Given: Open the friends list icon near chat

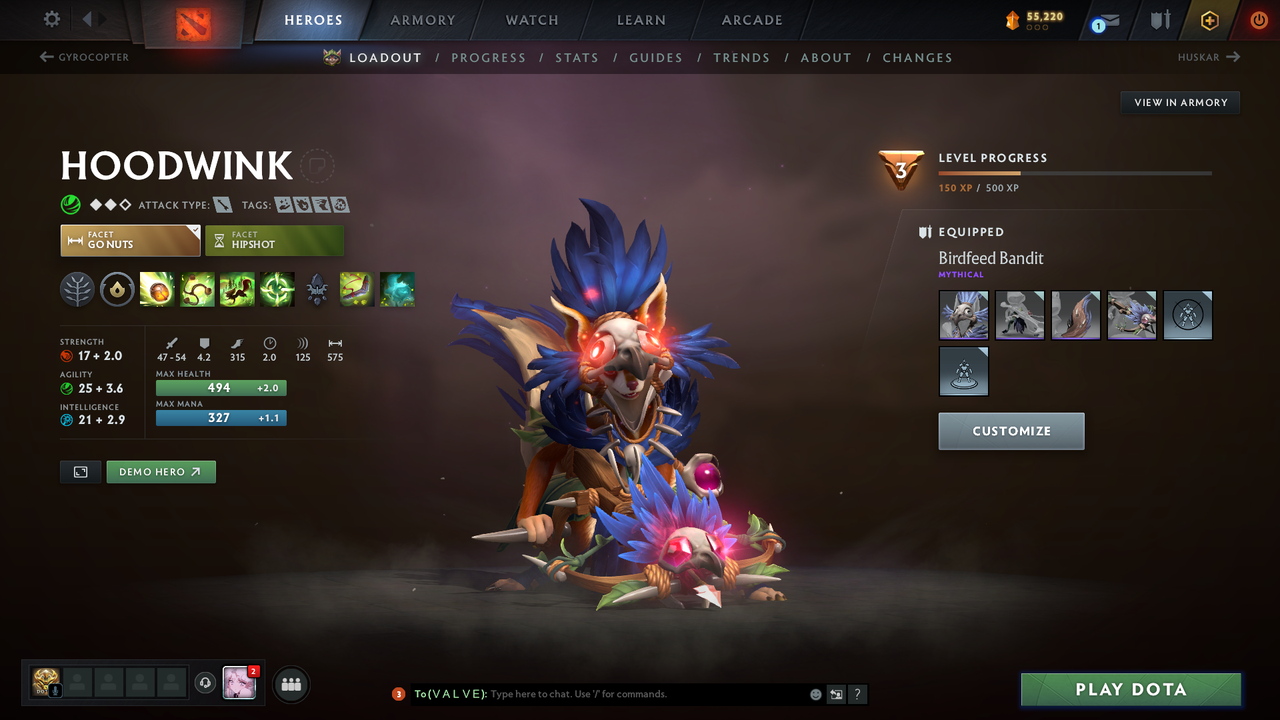Looking at the screenshot, I should [x=290, y=684].
